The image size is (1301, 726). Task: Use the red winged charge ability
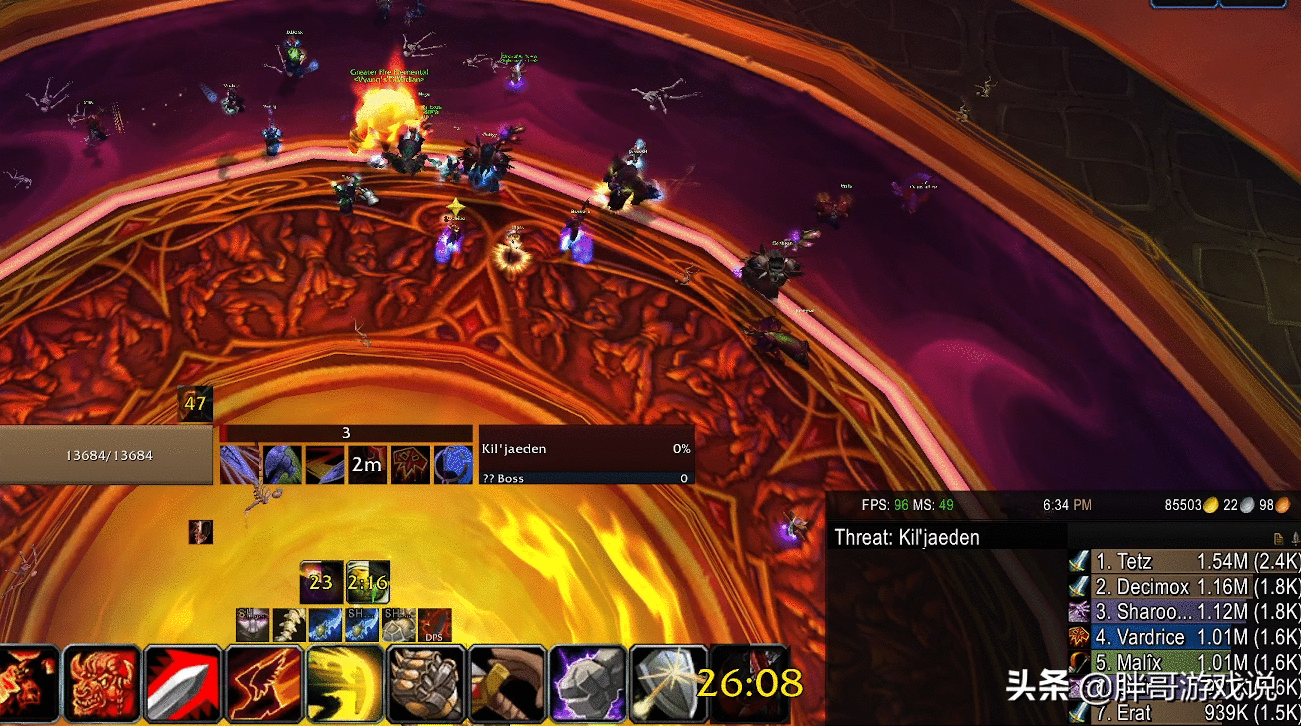pos(264,685)
